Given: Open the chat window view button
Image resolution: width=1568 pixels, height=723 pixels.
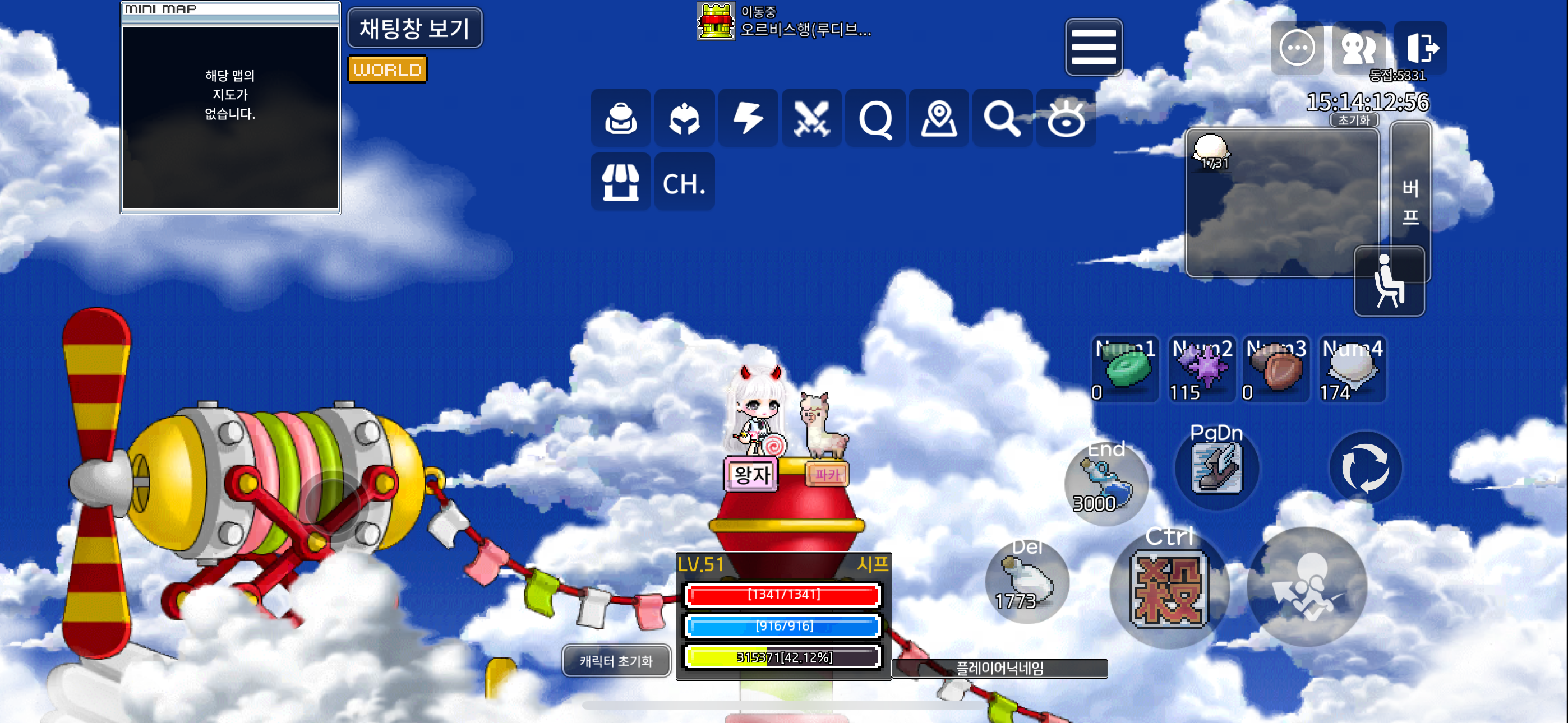Looking at the screenshot, I should pyautogui.click(x=414, y=28).
